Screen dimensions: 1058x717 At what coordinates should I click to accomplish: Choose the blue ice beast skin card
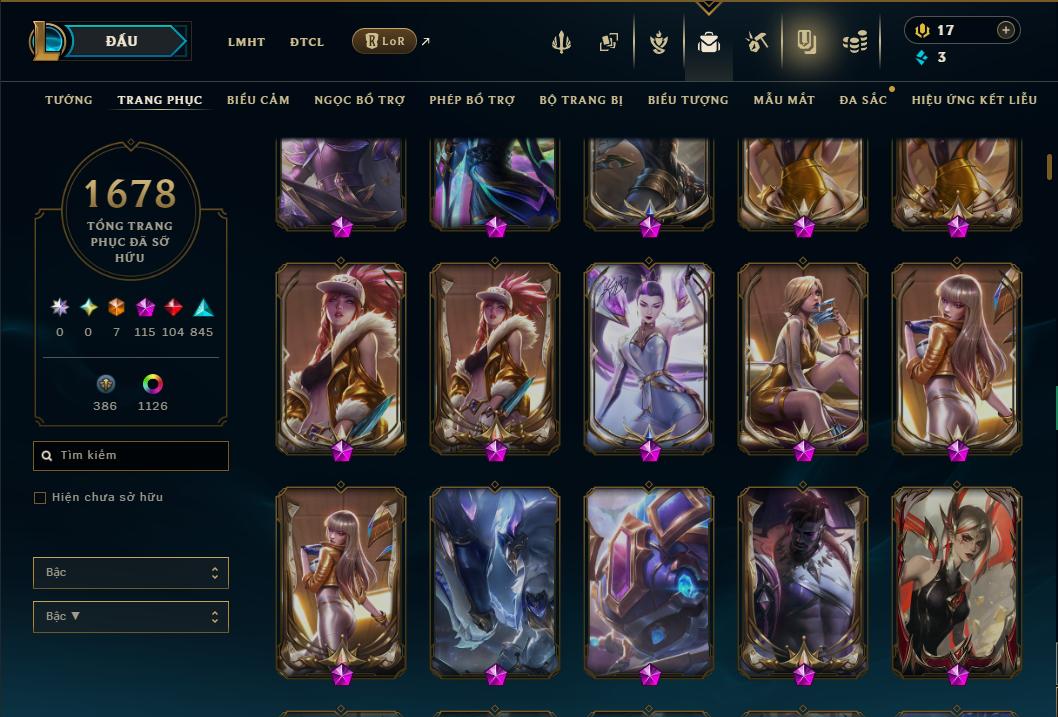pyautogui.click(x=496, y=578)
